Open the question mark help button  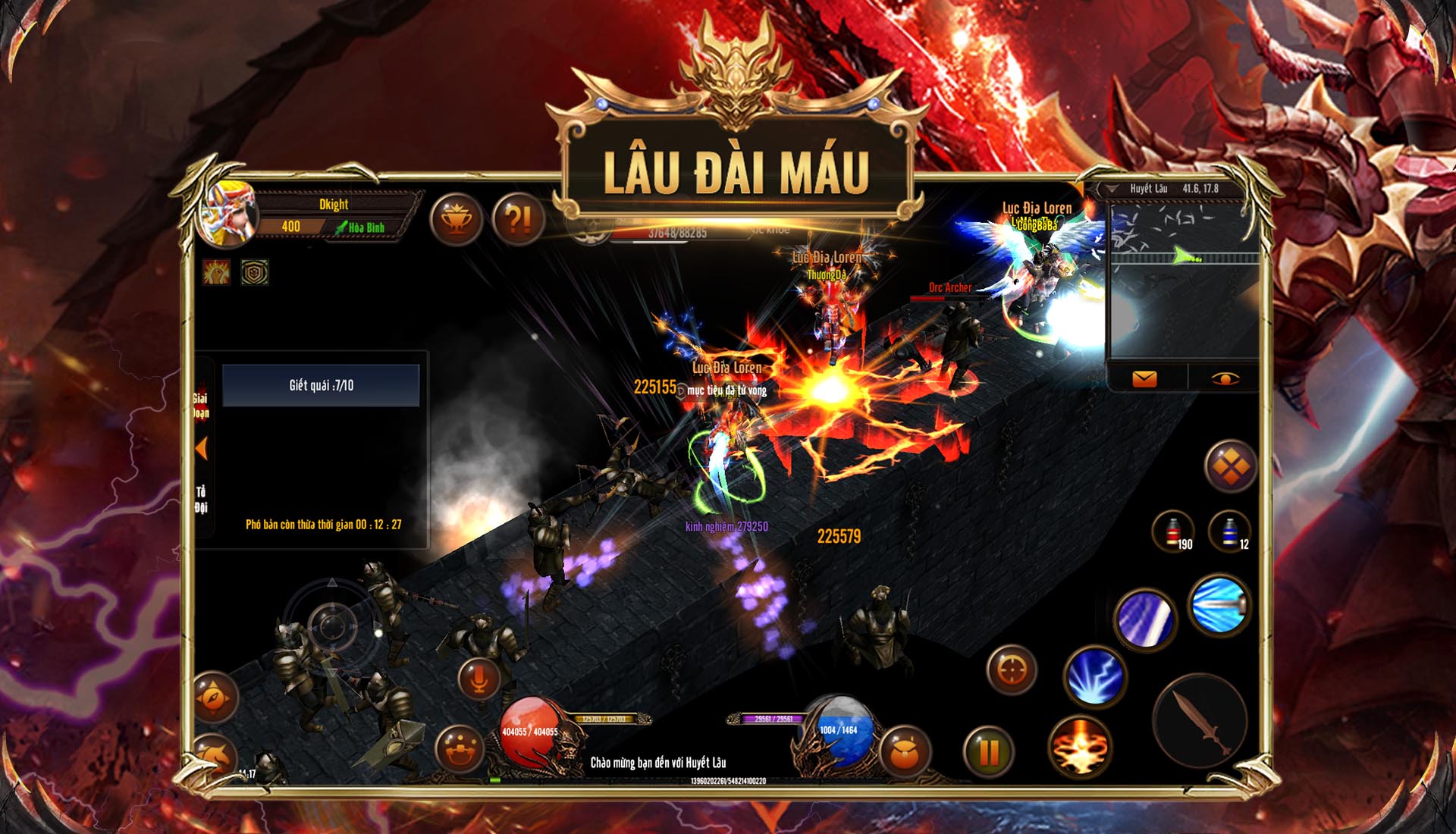[518, 220]
